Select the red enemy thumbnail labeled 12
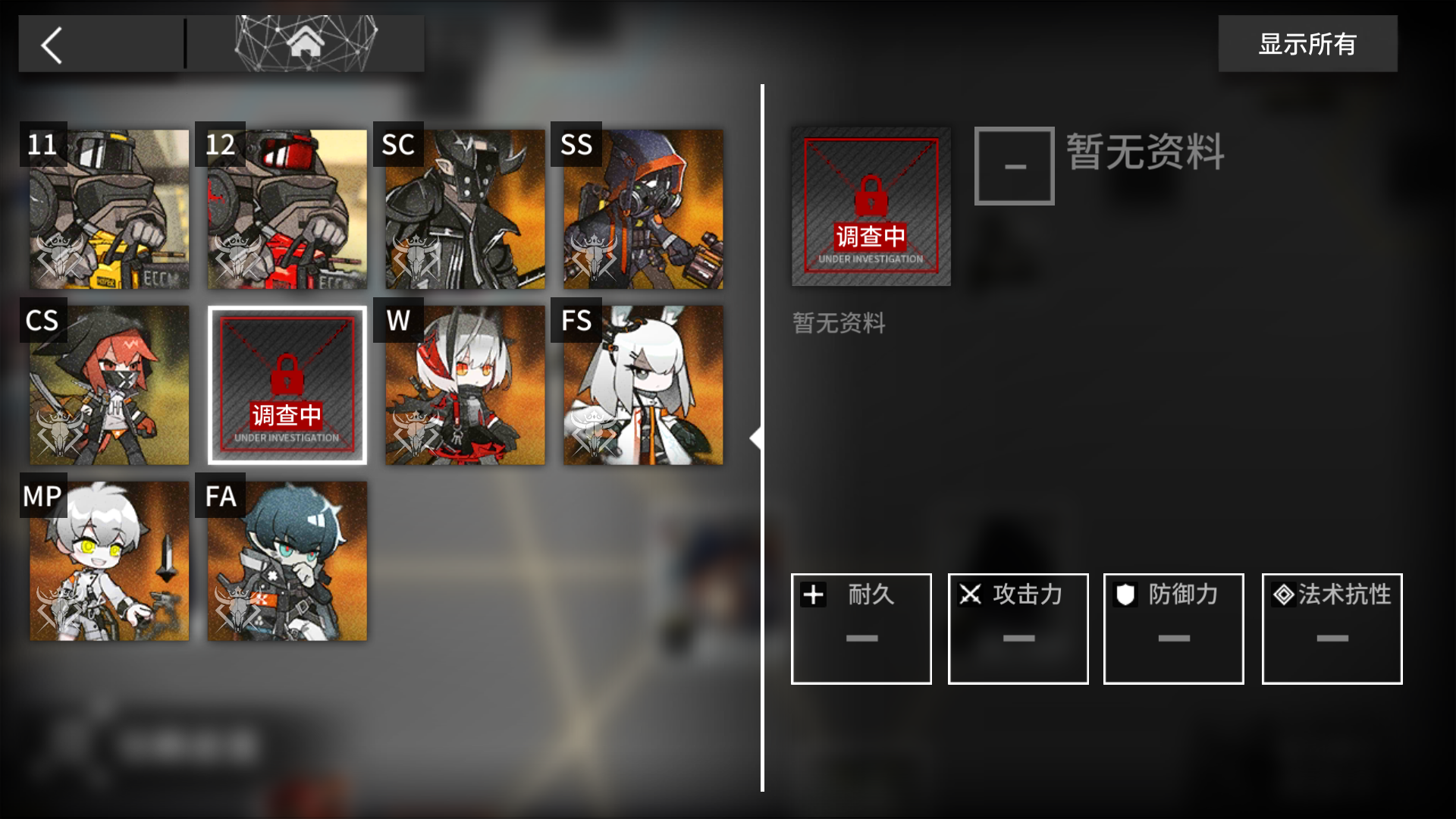 coord(287,209)
